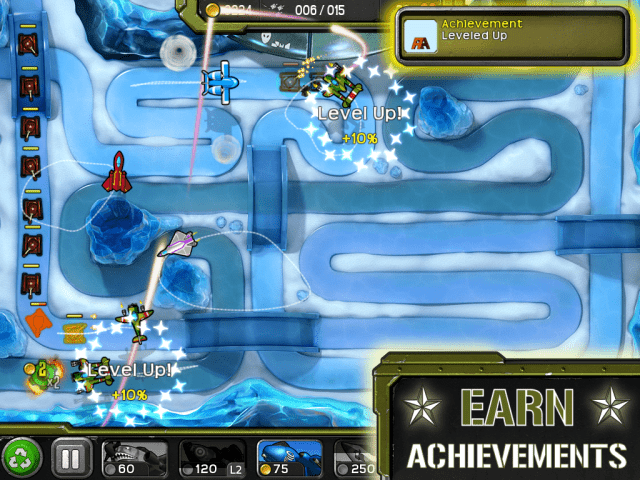Tap the green recycle button

point(20,459)
